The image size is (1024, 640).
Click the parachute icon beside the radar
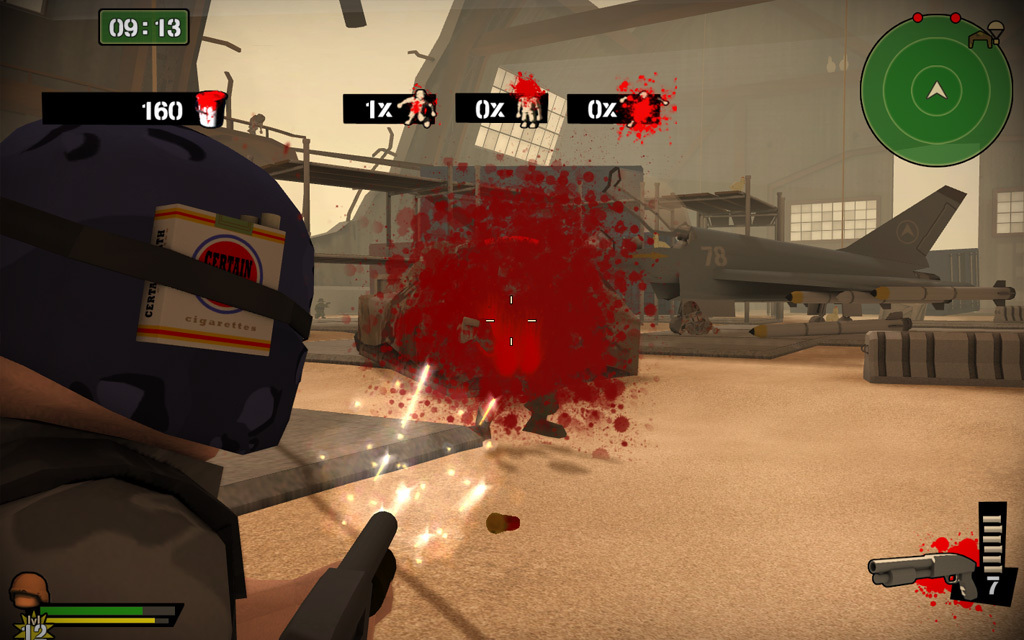[x=987, y=37]
